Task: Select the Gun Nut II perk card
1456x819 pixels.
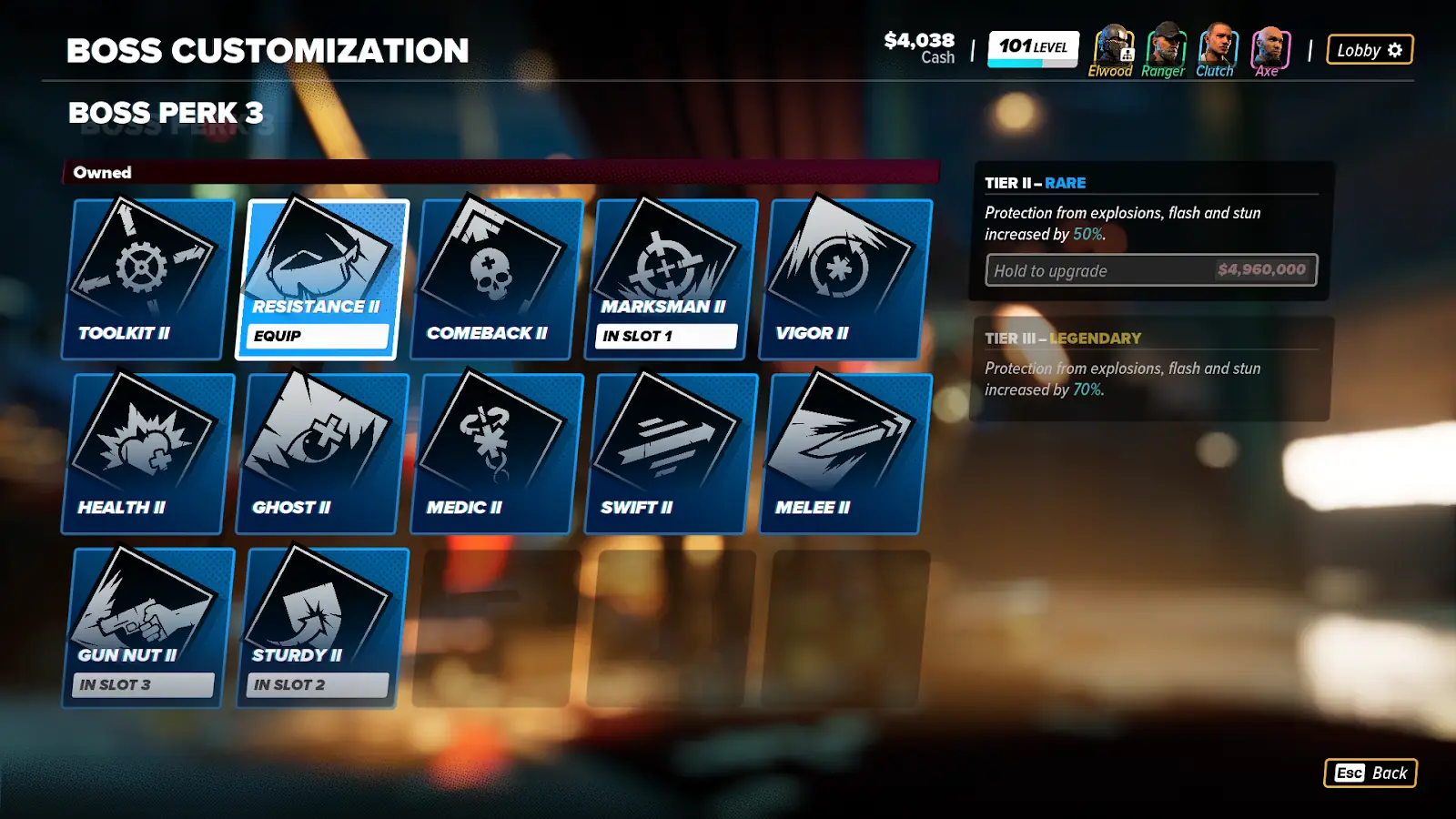Action: tap(146, 628)
